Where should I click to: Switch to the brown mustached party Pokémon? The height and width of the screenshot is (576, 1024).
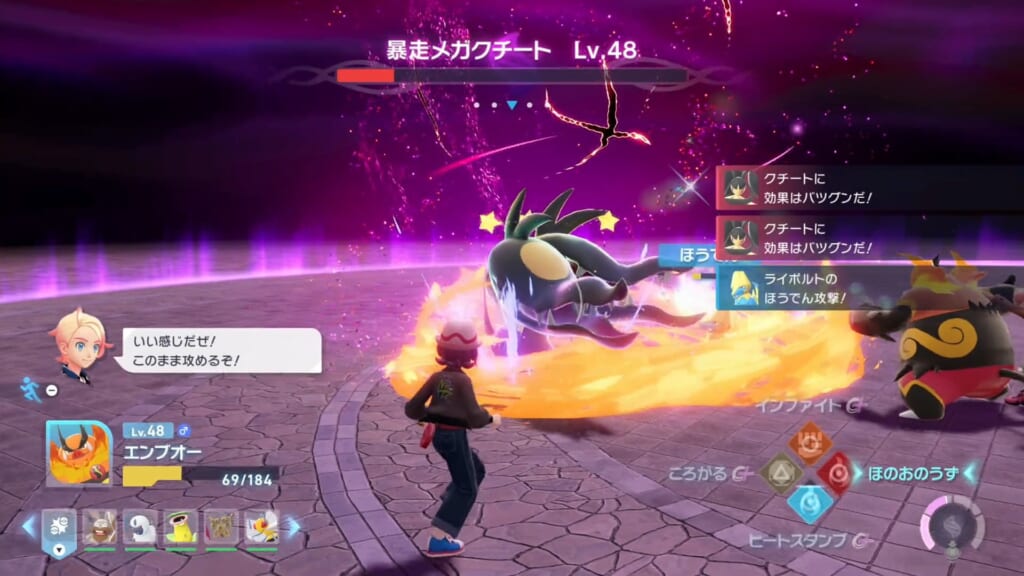point(99,527)
